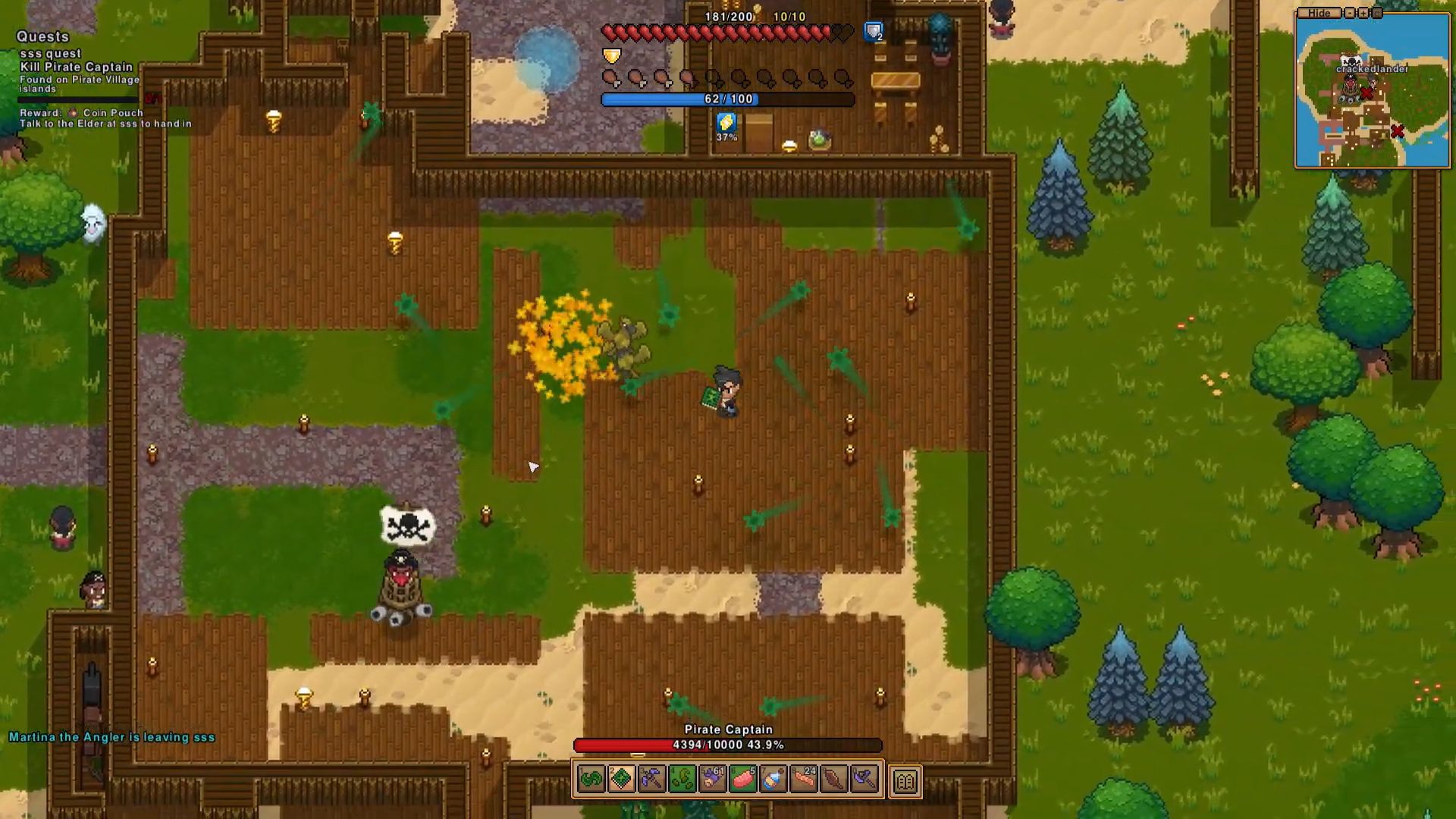Viewport: 1456px width, 819px height.
Task: Select the raw meat stack of 5
Action: coord(742,779)
